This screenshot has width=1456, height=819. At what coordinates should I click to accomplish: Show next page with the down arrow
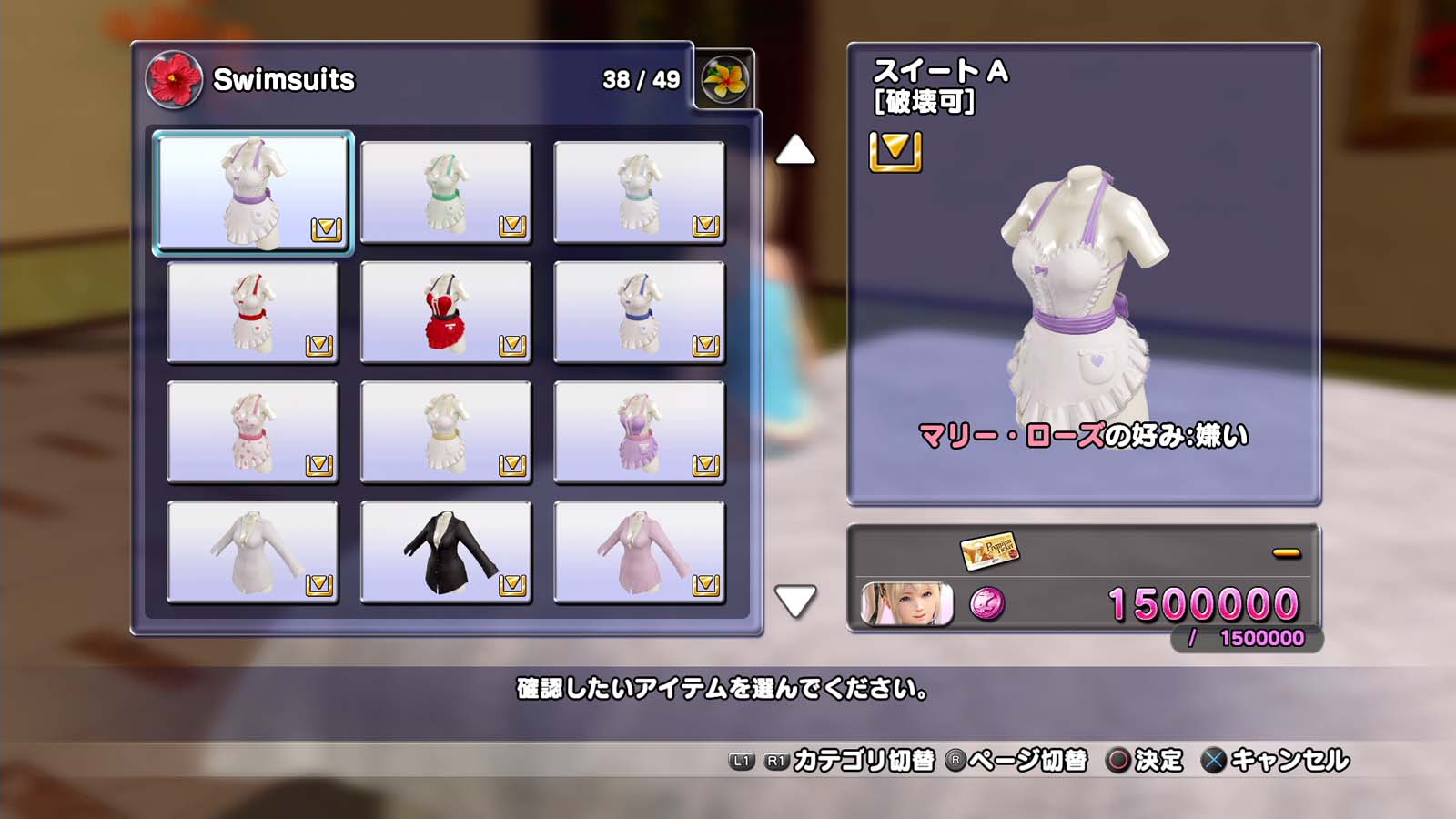coord(795,601)
